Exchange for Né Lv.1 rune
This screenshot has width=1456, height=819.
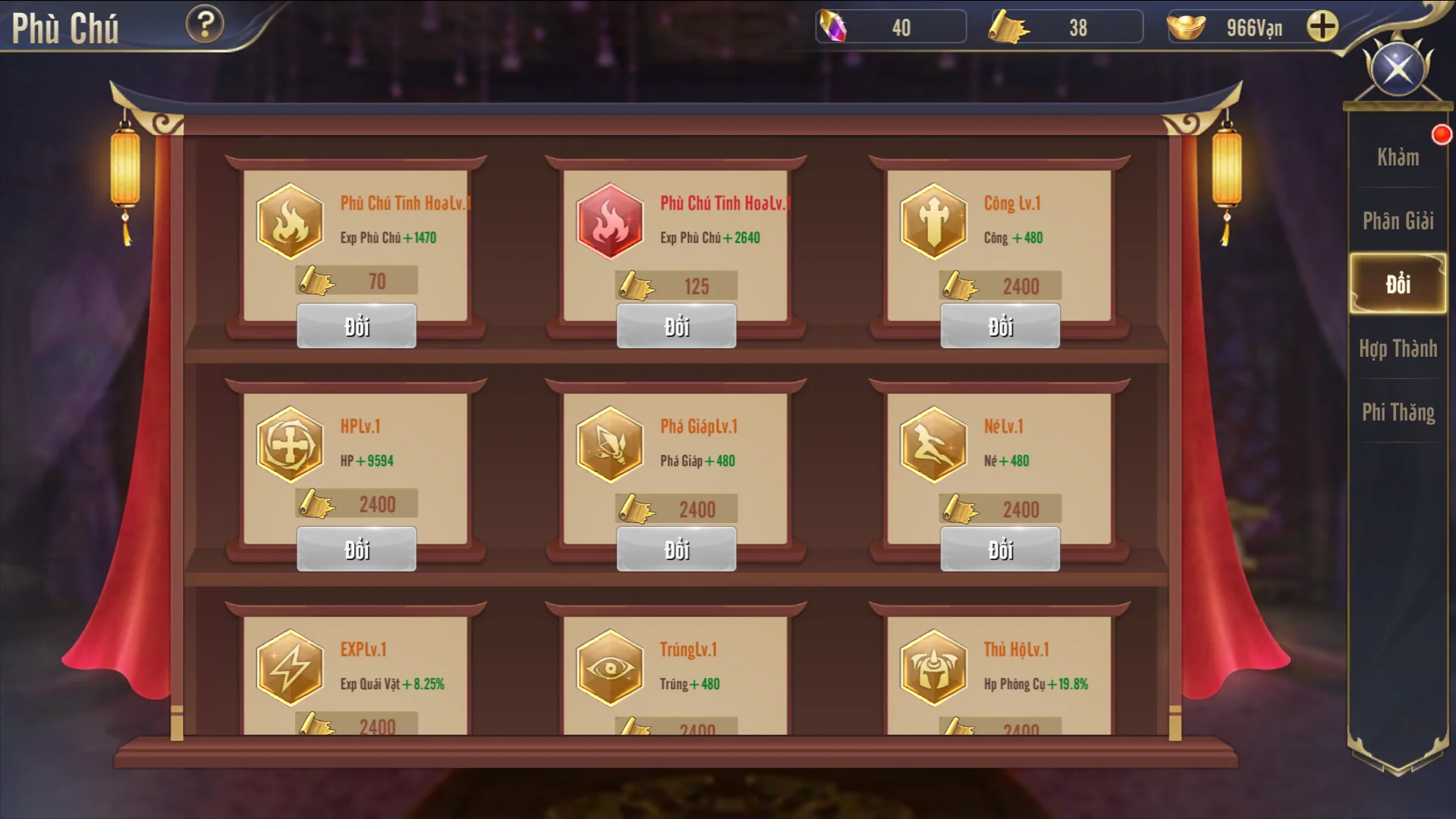pos(1000,550)
